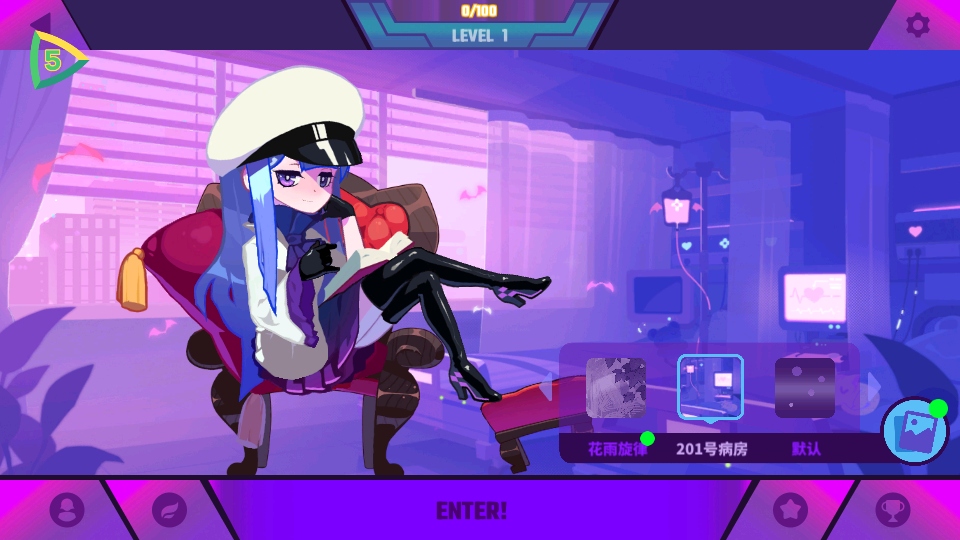Show next backgrounds with the right arrow
Screen dimensions: 960x540
click(x=872, y=384)
